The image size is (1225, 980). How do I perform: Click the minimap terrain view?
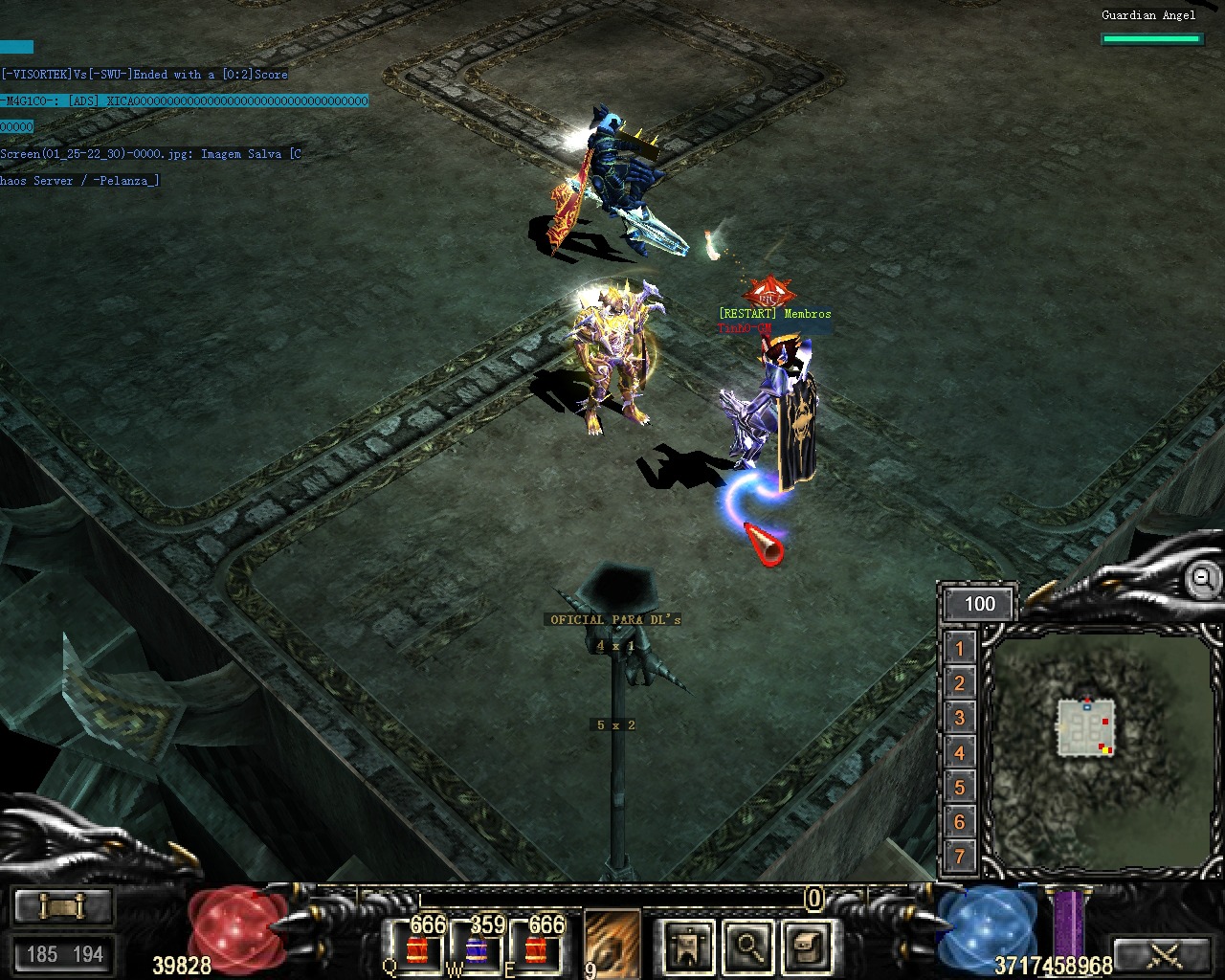tap(1101, 751)
